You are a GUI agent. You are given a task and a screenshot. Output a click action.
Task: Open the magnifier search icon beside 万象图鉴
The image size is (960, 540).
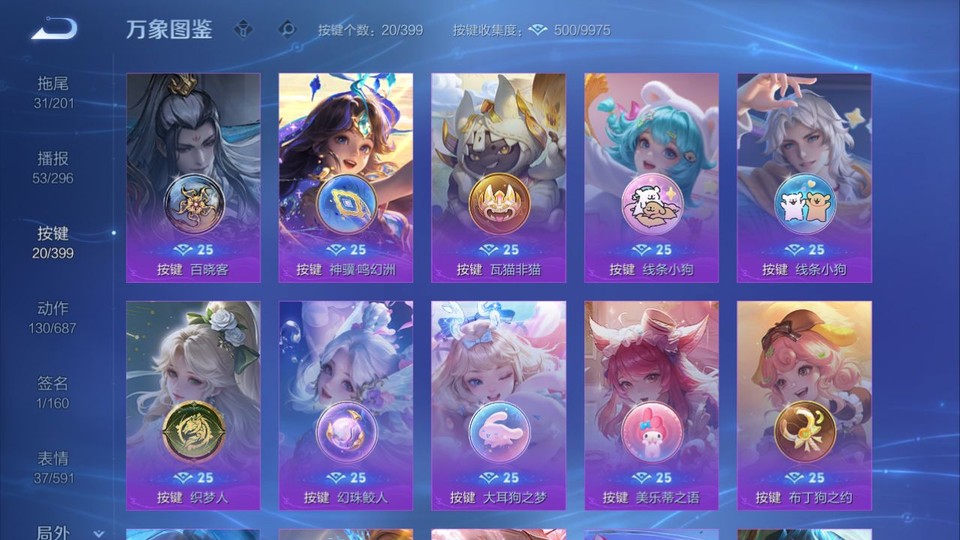pyautogui.click(x=286, y=30)
